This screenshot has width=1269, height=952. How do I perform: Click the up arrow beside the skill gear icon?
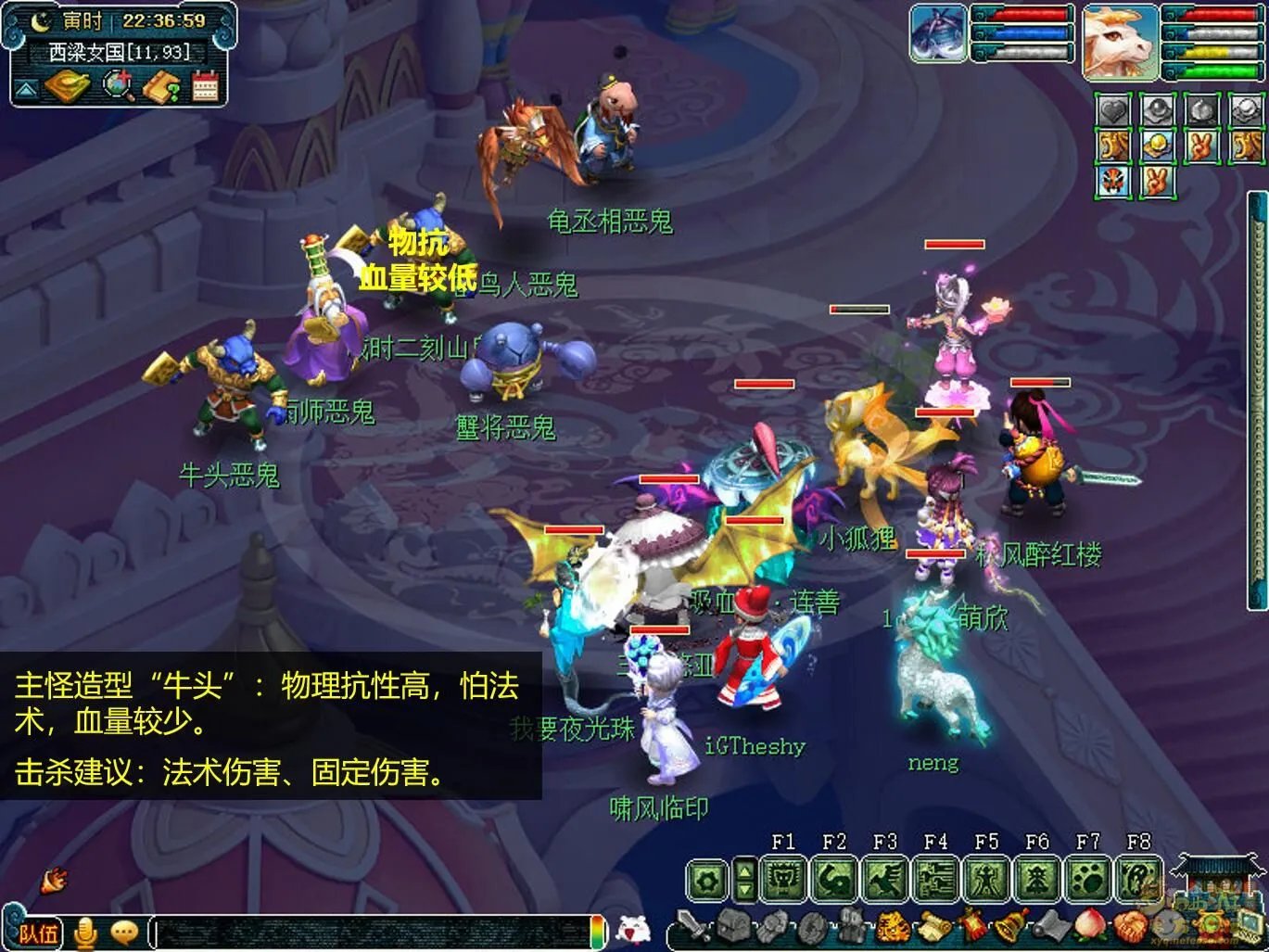click(x=744, y=869)
